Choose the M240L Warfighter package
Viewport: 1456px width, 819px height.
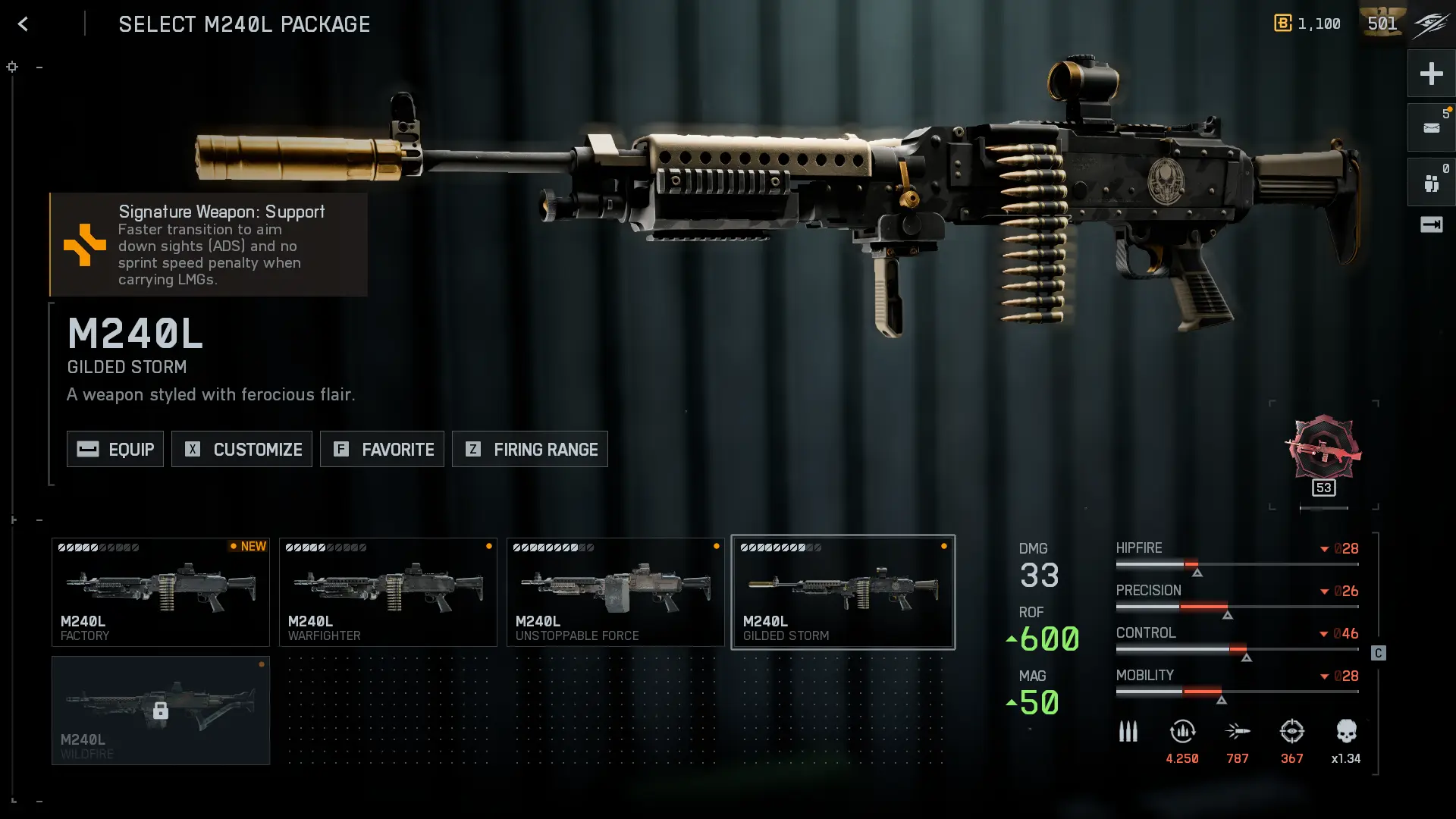(388, 592)
